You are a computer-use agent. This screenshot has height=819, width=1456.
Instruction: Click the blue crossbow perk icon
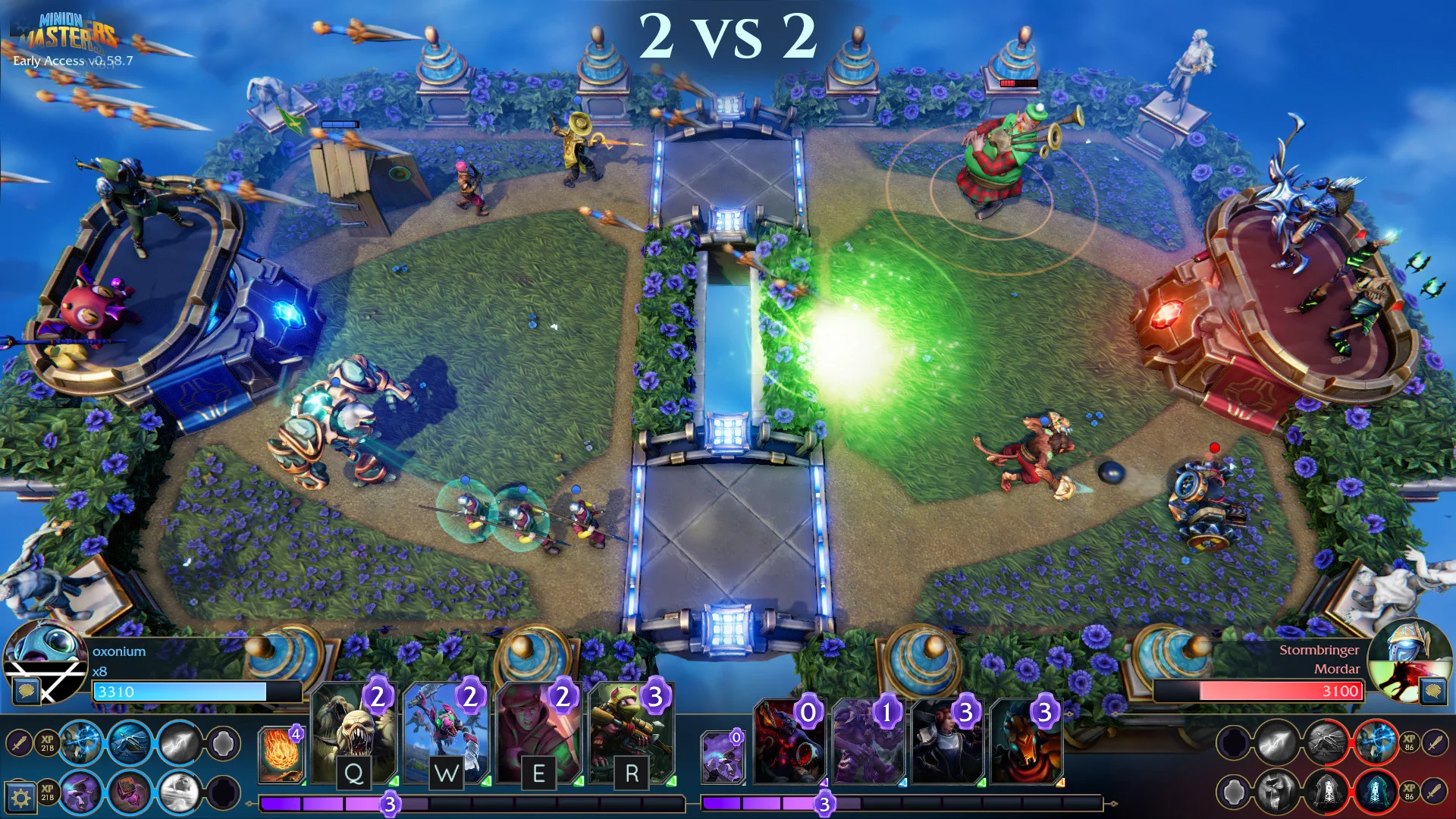coord(130,743)
